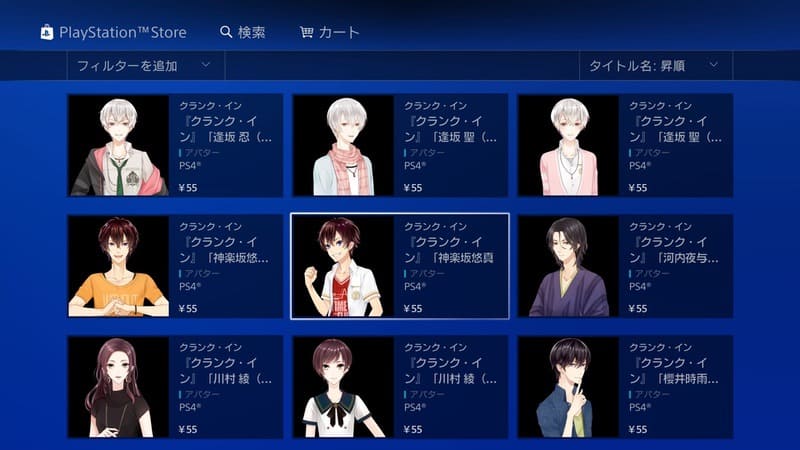This screenshot has height=450, width=800.
Task: Select the 逢坂 聖 avatar in pink cardigan
Action: (x=625, y=146)
